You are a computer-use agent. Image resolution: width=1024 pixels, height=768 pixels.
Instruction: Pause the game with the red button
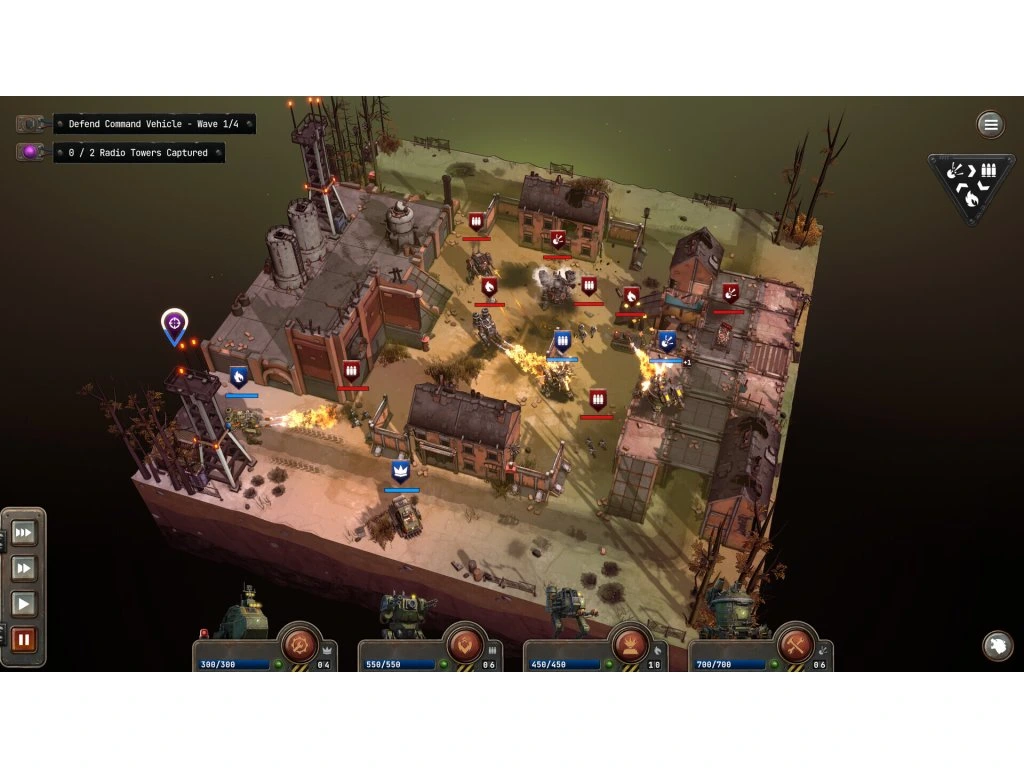(x=24, y=640)
